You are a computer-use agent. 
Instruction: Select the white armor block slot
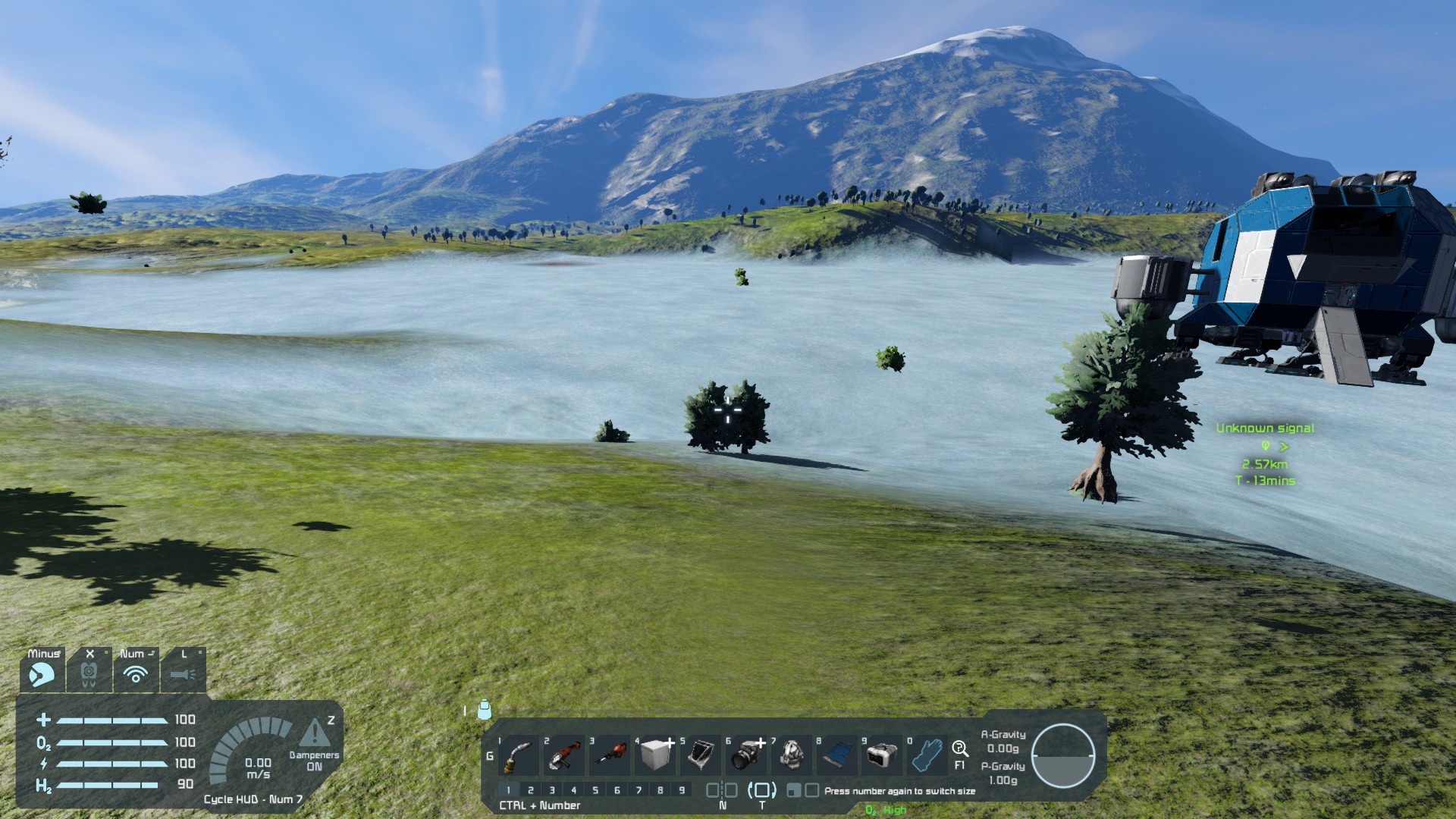[x=656, y=755]
